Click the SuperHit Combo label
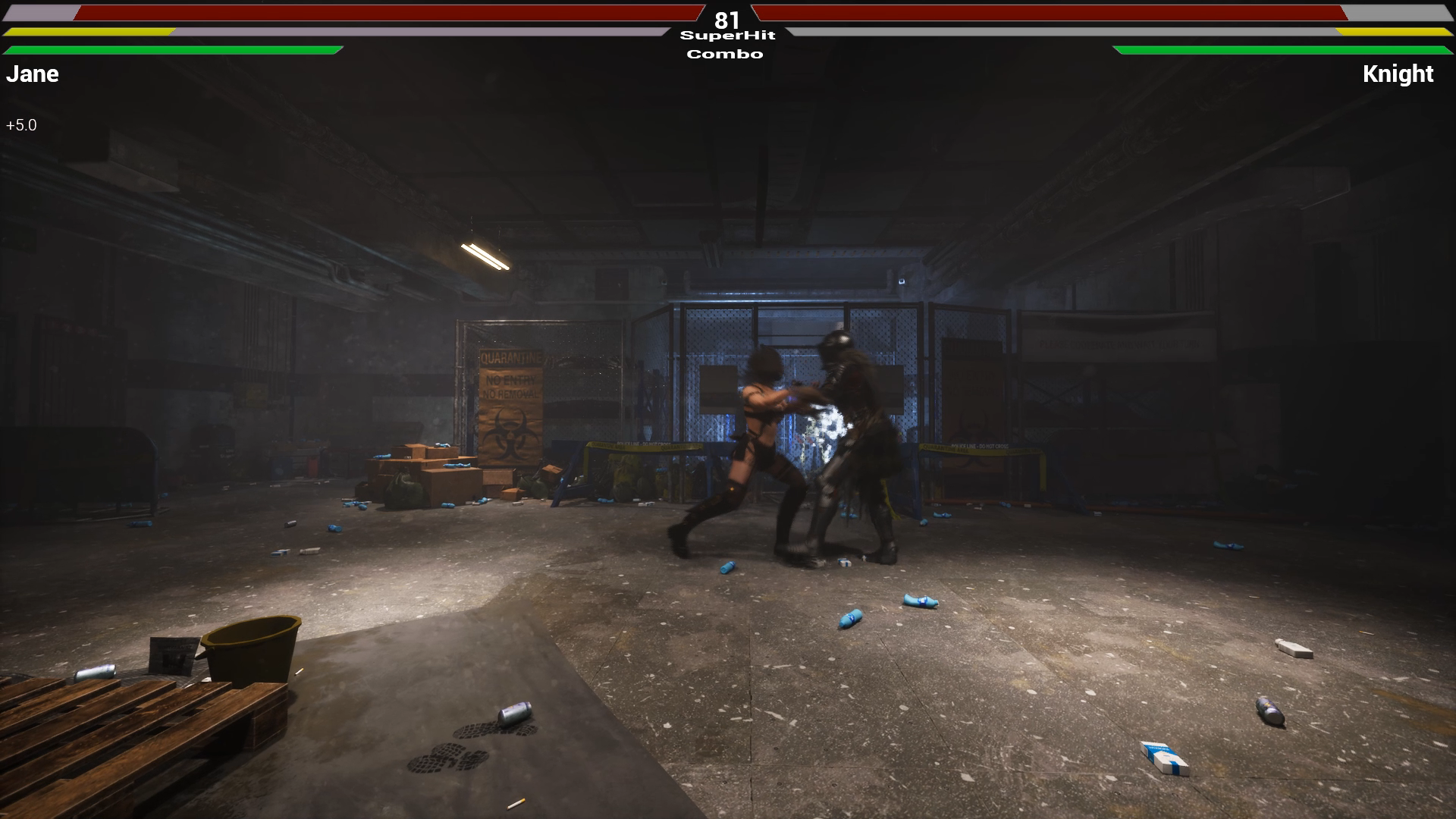Viewport: 1456px width, 819px height. tap(726, 44)
